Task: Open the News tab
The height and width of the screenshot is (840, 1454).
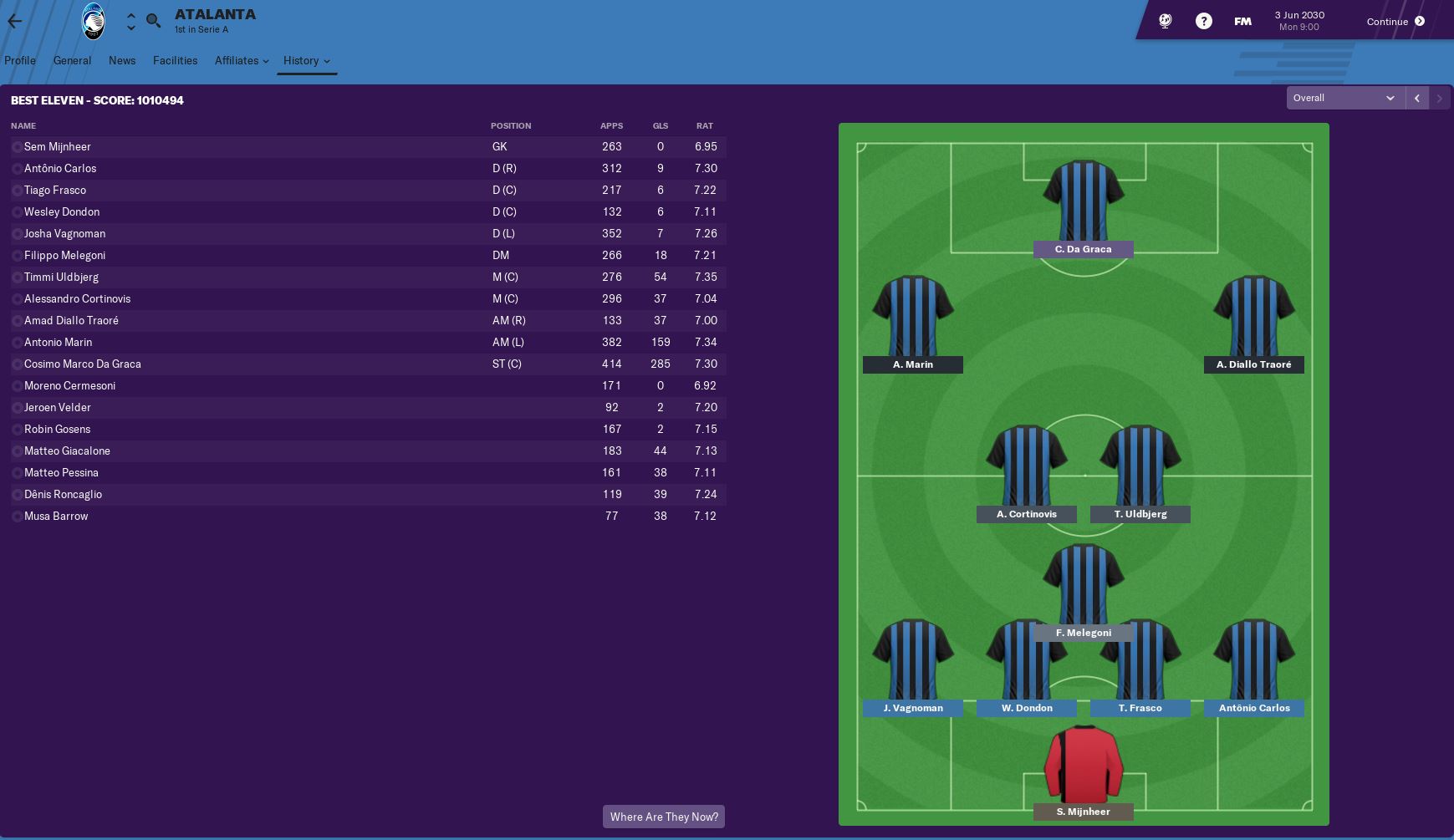Action: point(122,60)
